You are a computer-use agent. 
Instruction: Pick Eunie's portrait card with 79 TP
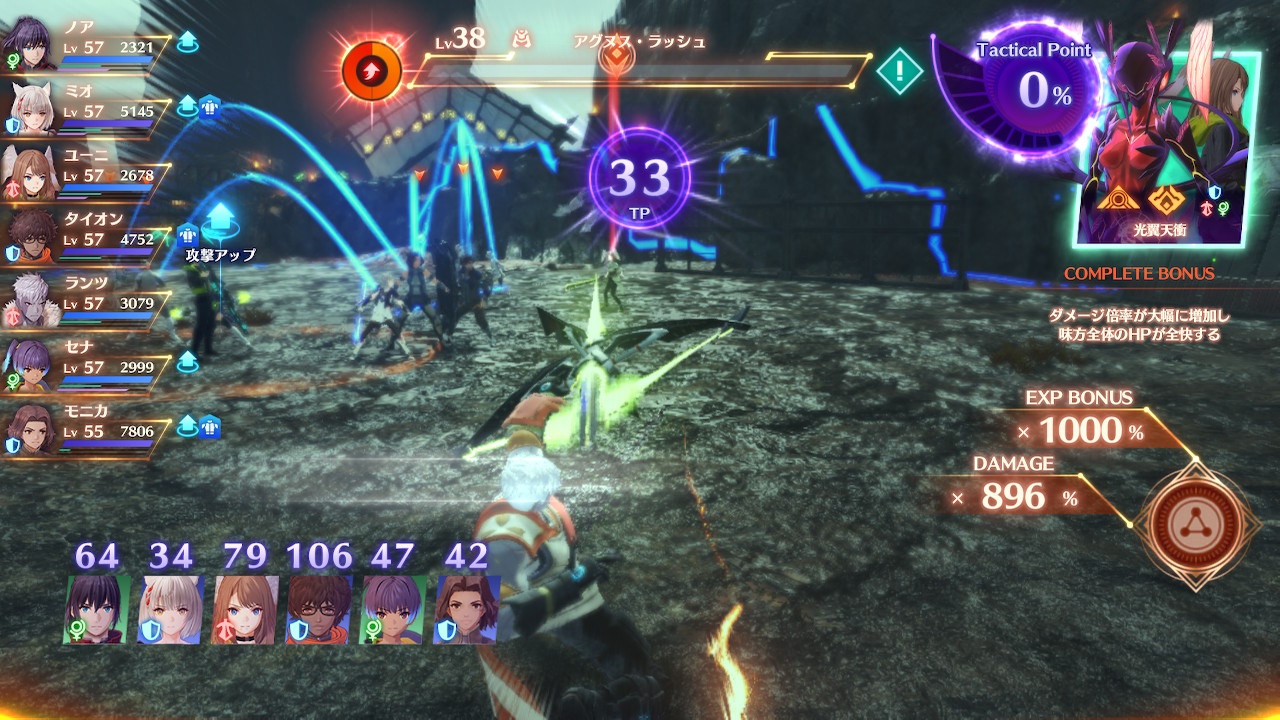click(x=245, y=608)
